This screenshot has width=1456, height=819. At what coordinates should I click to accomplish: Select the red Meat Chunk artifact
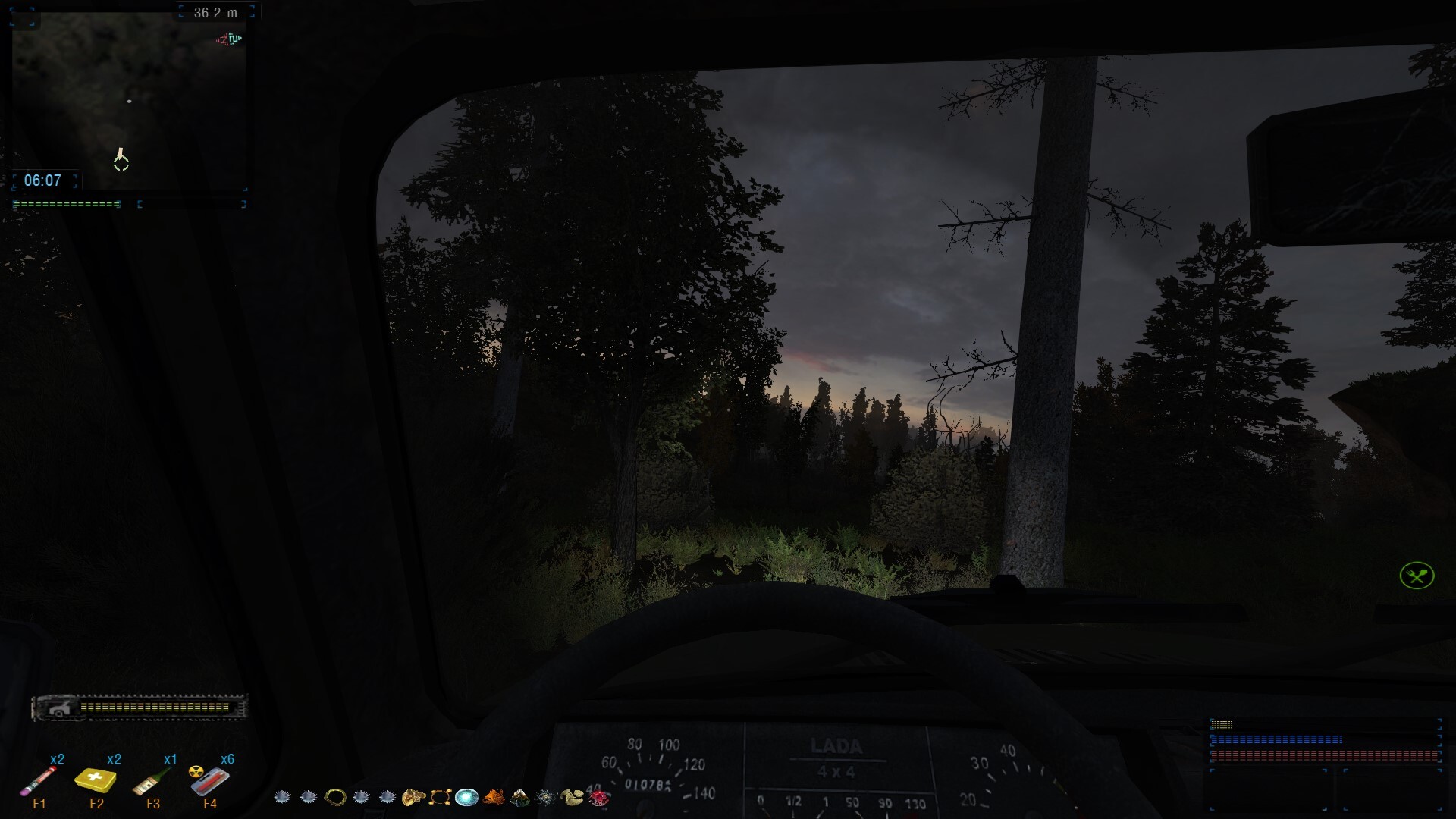(598, 798)
